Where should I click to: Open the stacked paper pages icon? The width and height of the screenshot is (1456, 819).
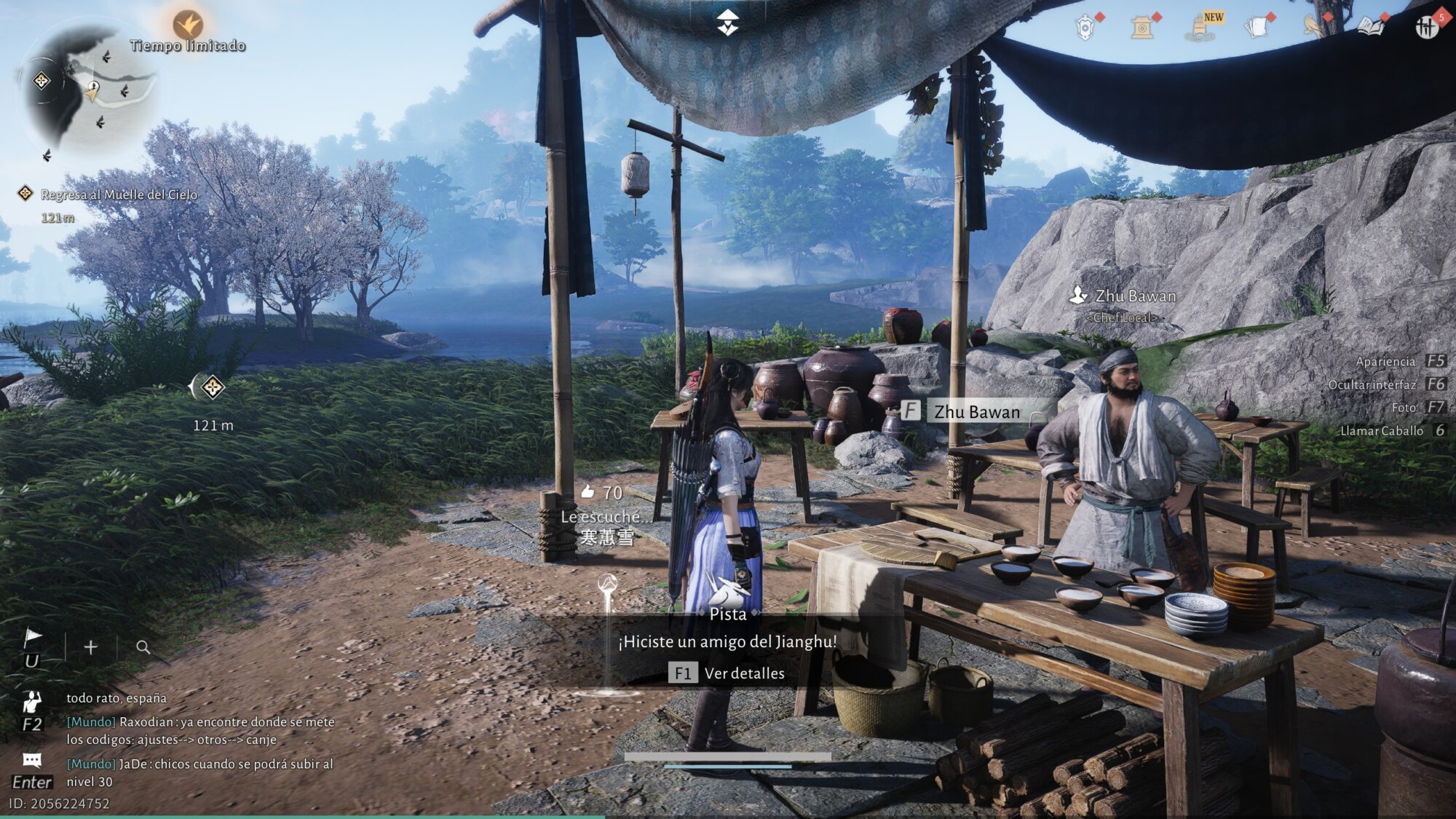coord(1257,28)
